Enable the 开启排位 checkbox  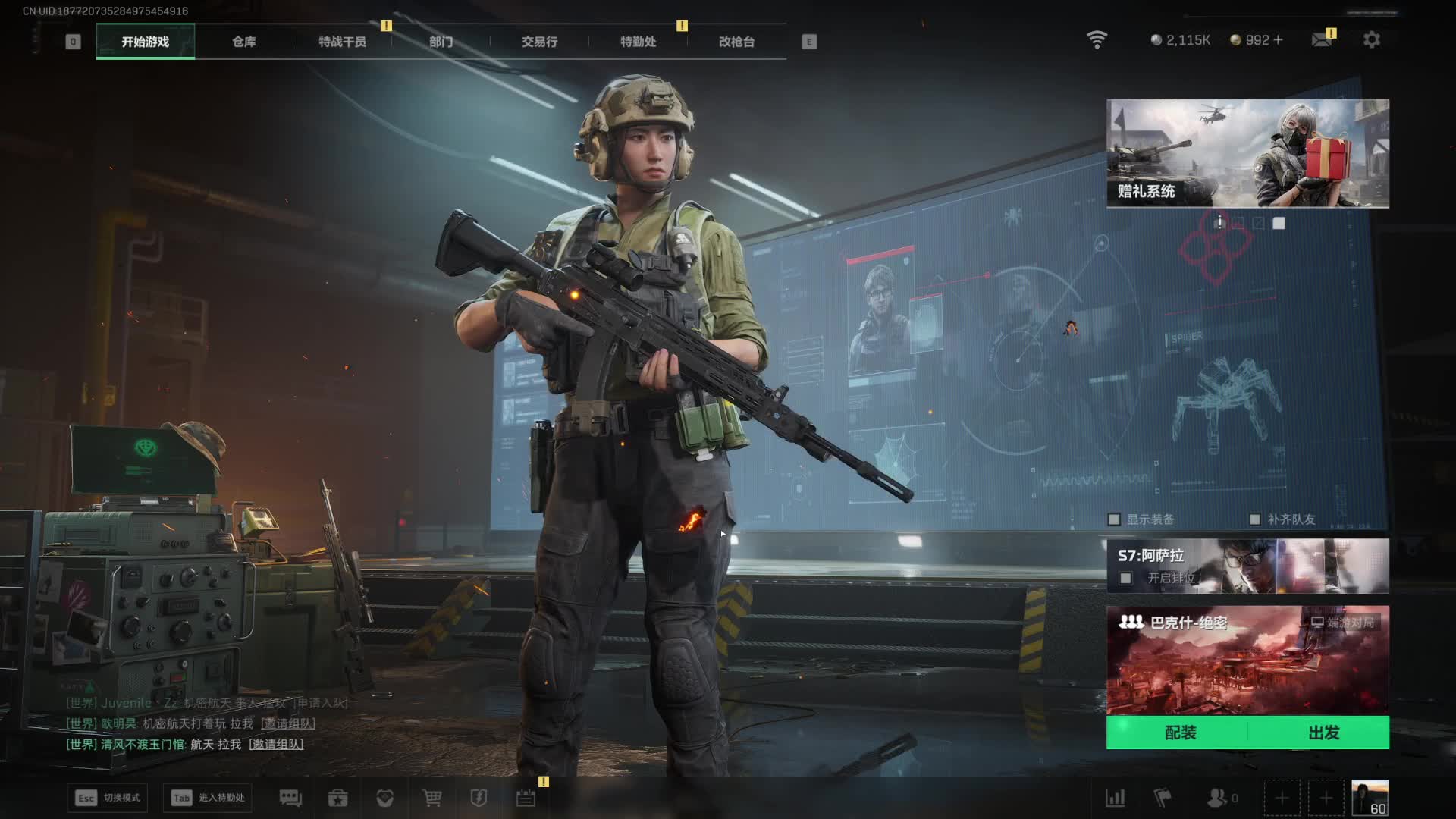click(x=1126, y=579)
